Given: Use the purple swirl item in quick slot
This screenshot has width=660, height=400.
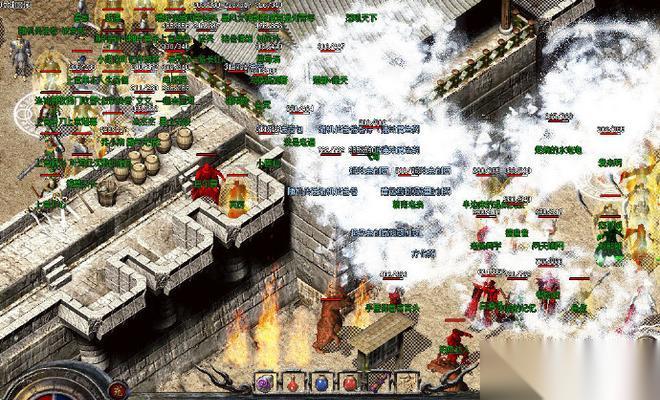Looking at the screenshot, I should [264, 382].
